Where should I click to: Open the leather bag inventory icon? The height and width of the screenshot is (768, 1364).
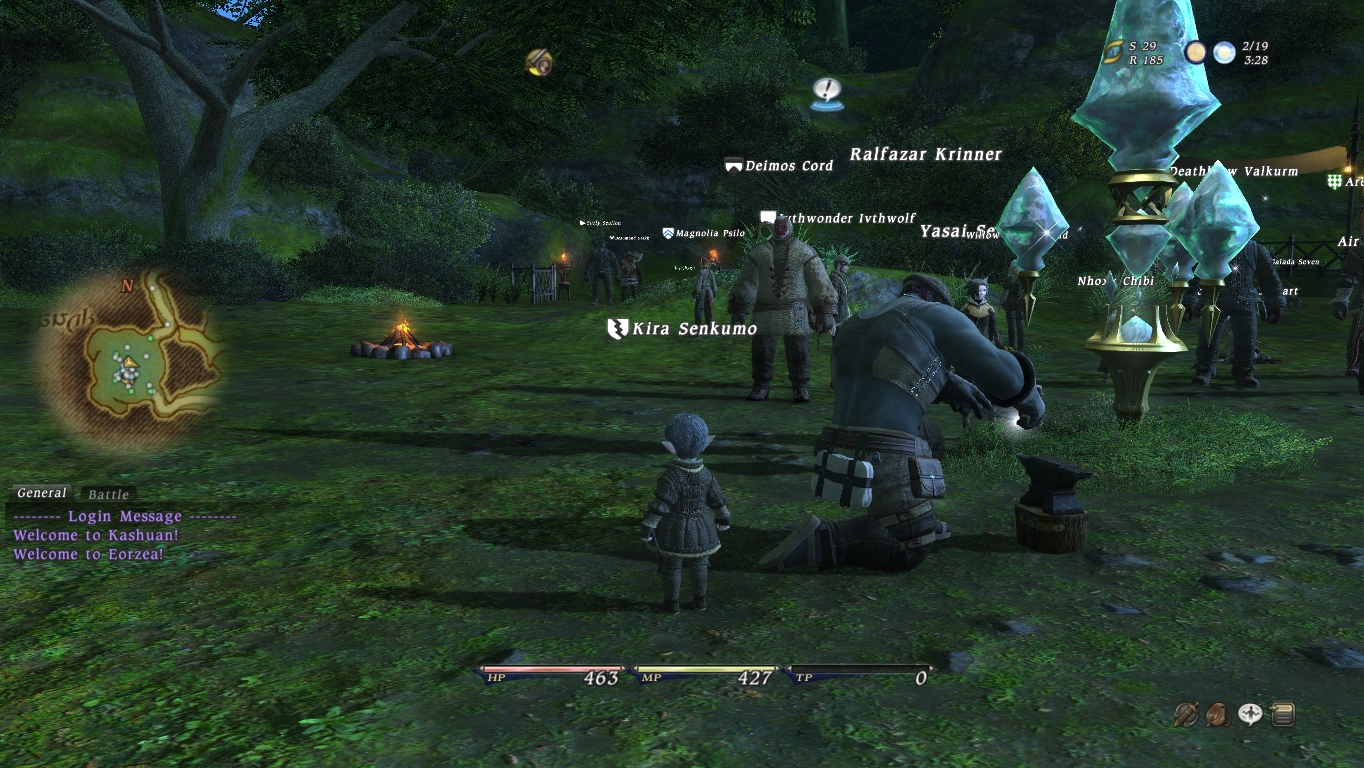tap(1218, 714)
